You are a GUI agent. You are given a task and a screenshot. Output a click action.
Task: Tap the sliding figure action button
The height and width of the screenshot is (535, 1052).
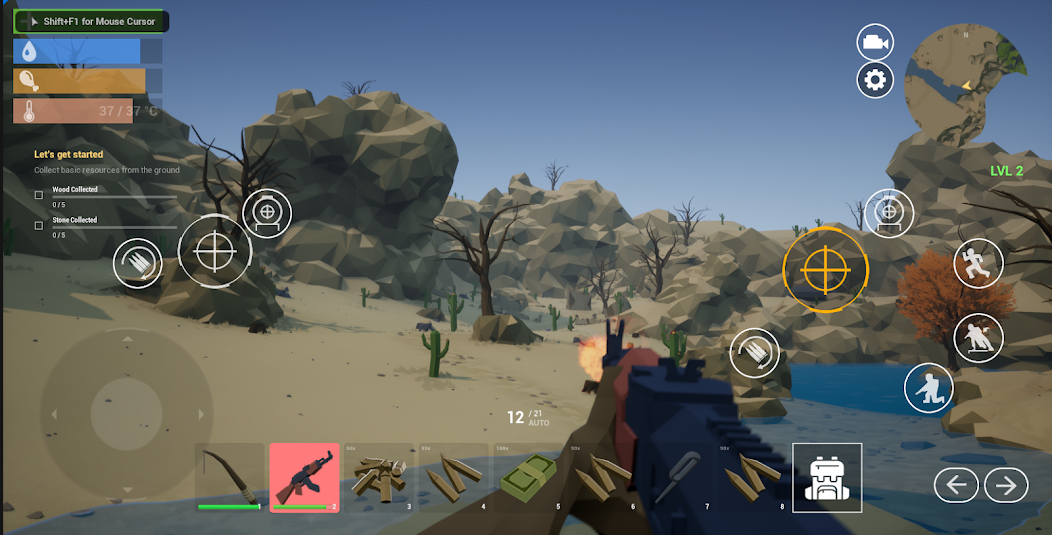(x=979, y=339)
